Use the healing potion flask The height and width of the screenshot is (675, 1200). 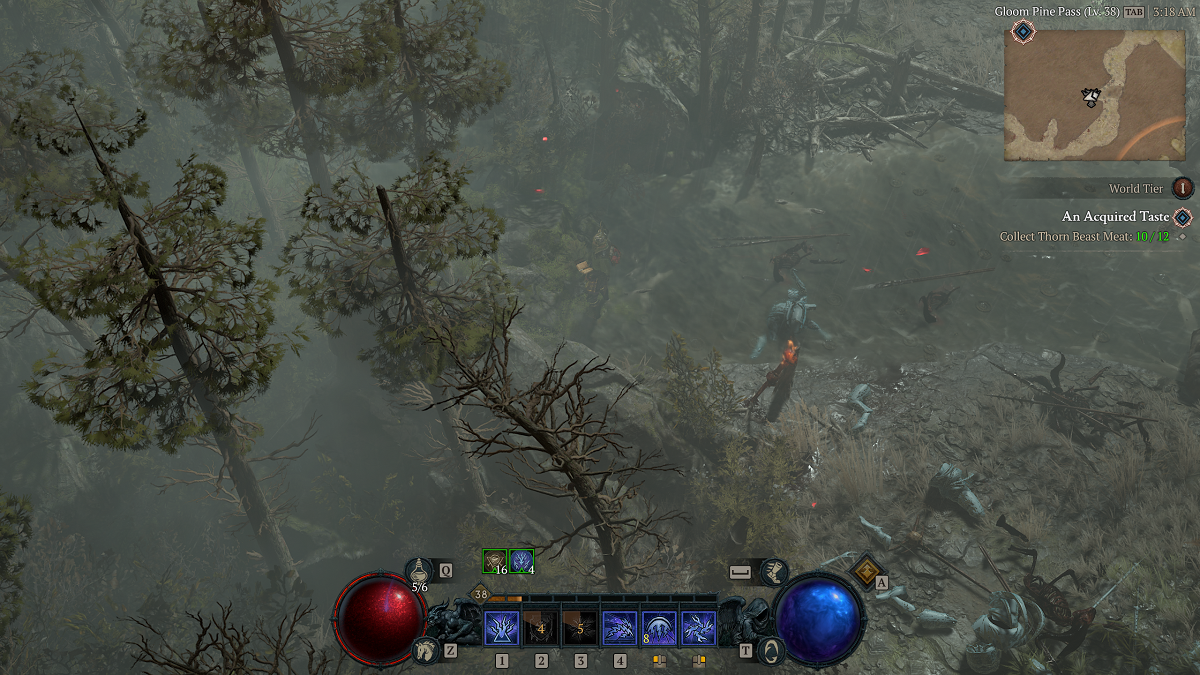pyautogui.click(x=421, y=572)
